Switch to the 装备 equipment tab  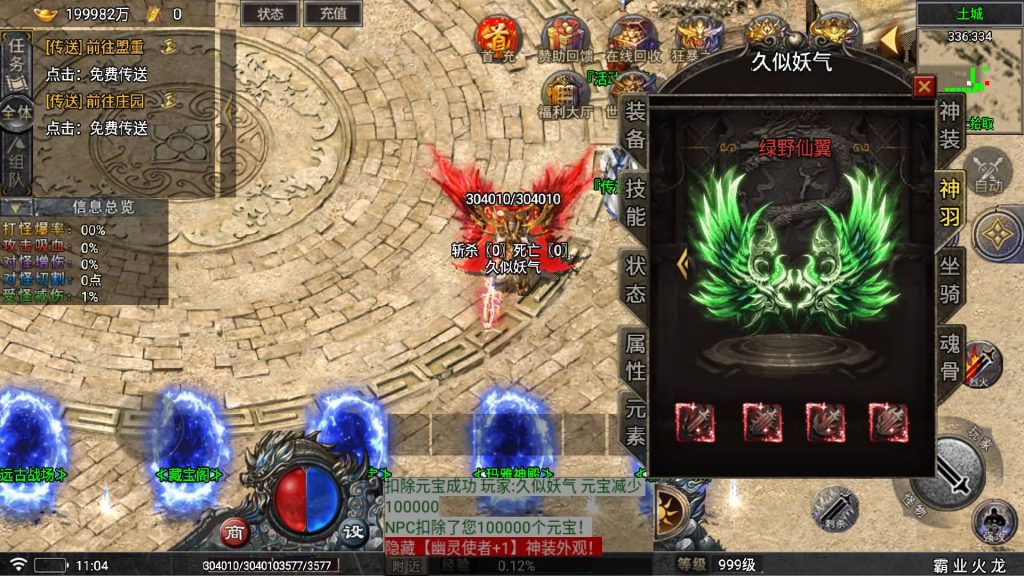click(635, 124)
